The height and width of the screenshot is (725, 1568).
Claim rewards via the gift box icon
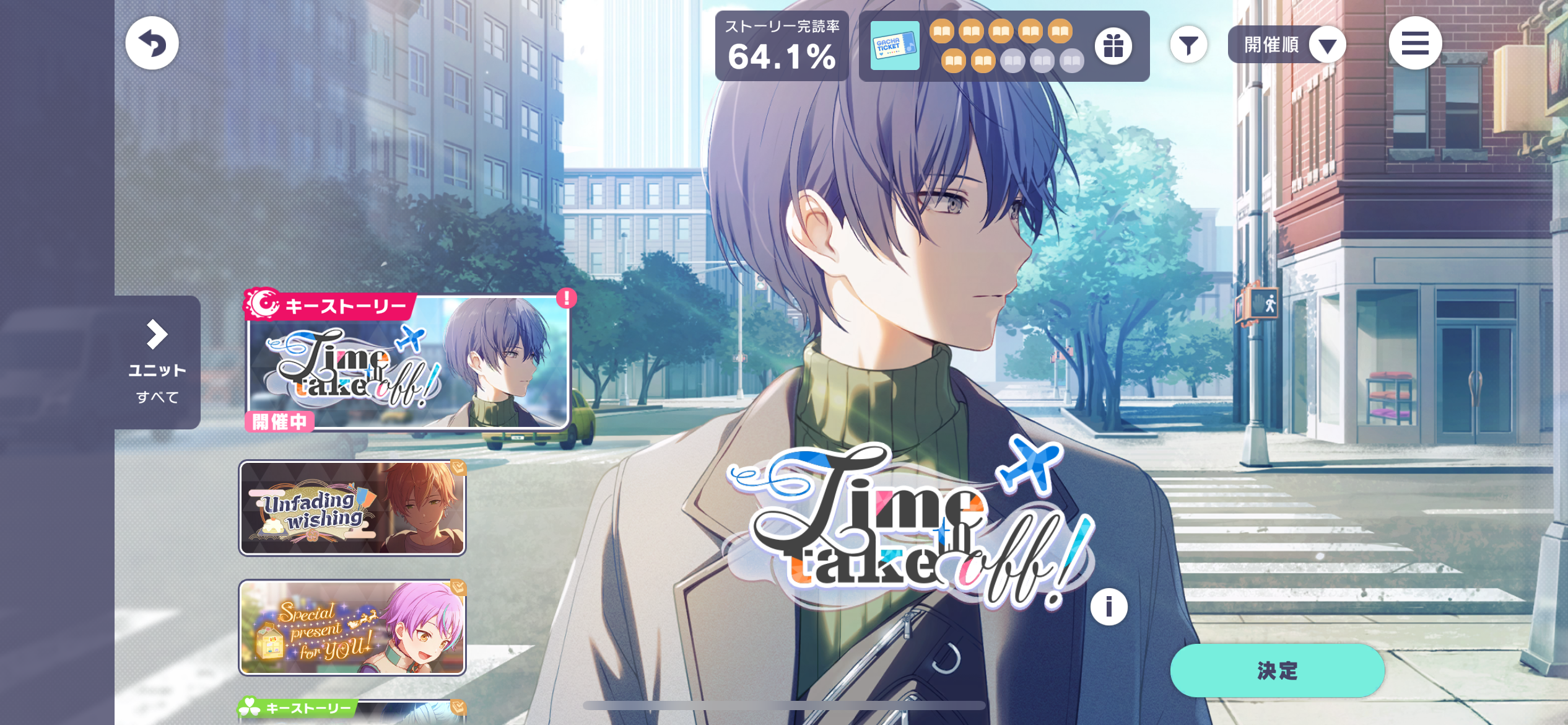point(1113,46)
